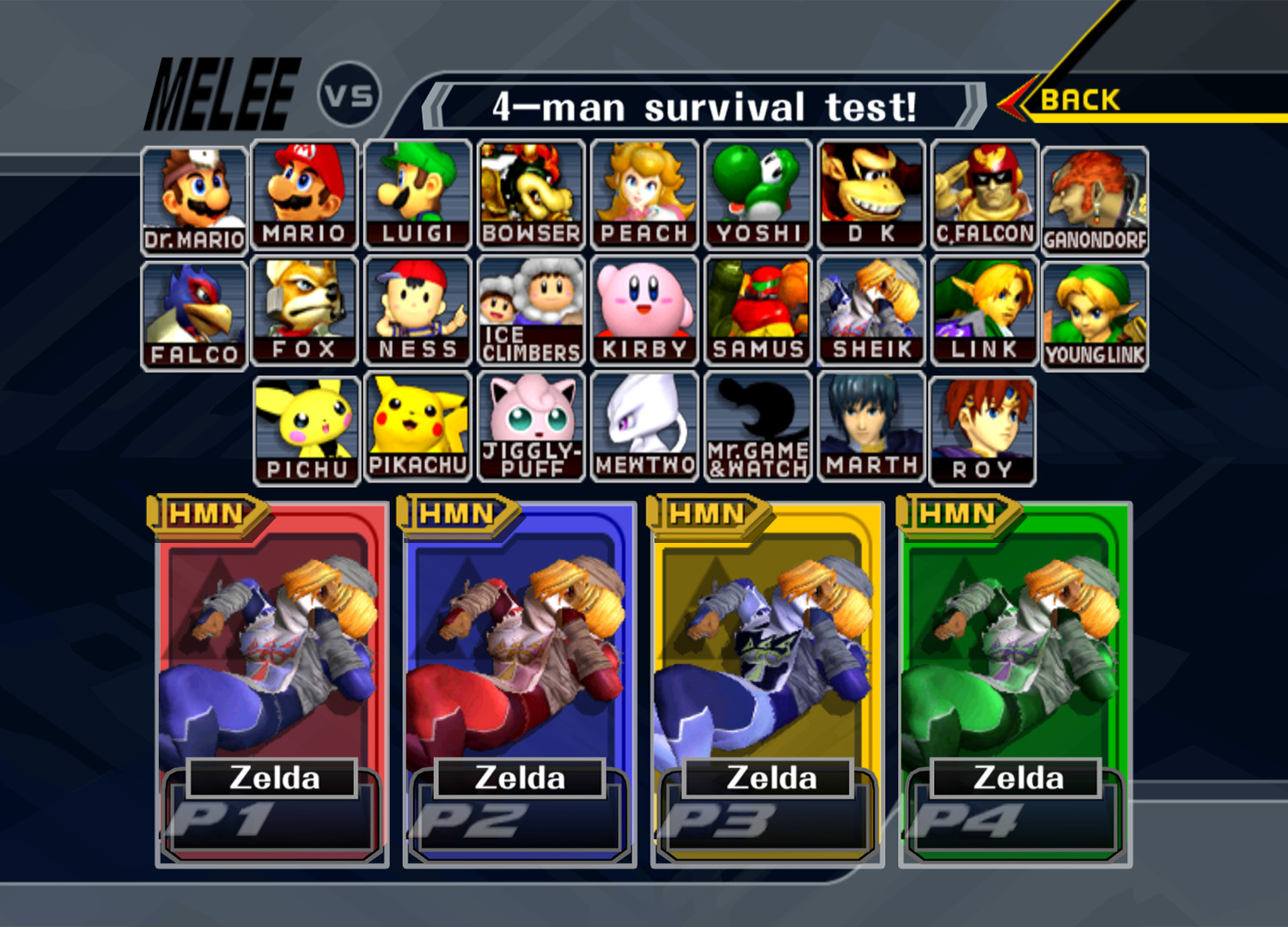The width and height of the screenshot is (1288, 927).
Task: Select Mr. Game & Watch
Action: (757, 425)
